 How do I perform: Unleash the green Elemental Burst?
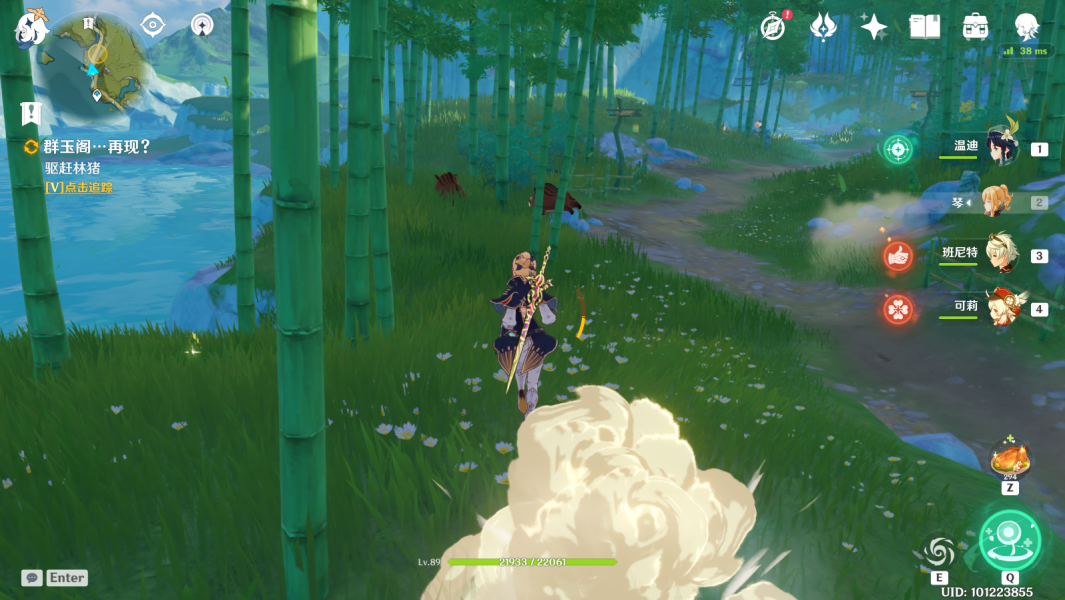point(1010,539)
